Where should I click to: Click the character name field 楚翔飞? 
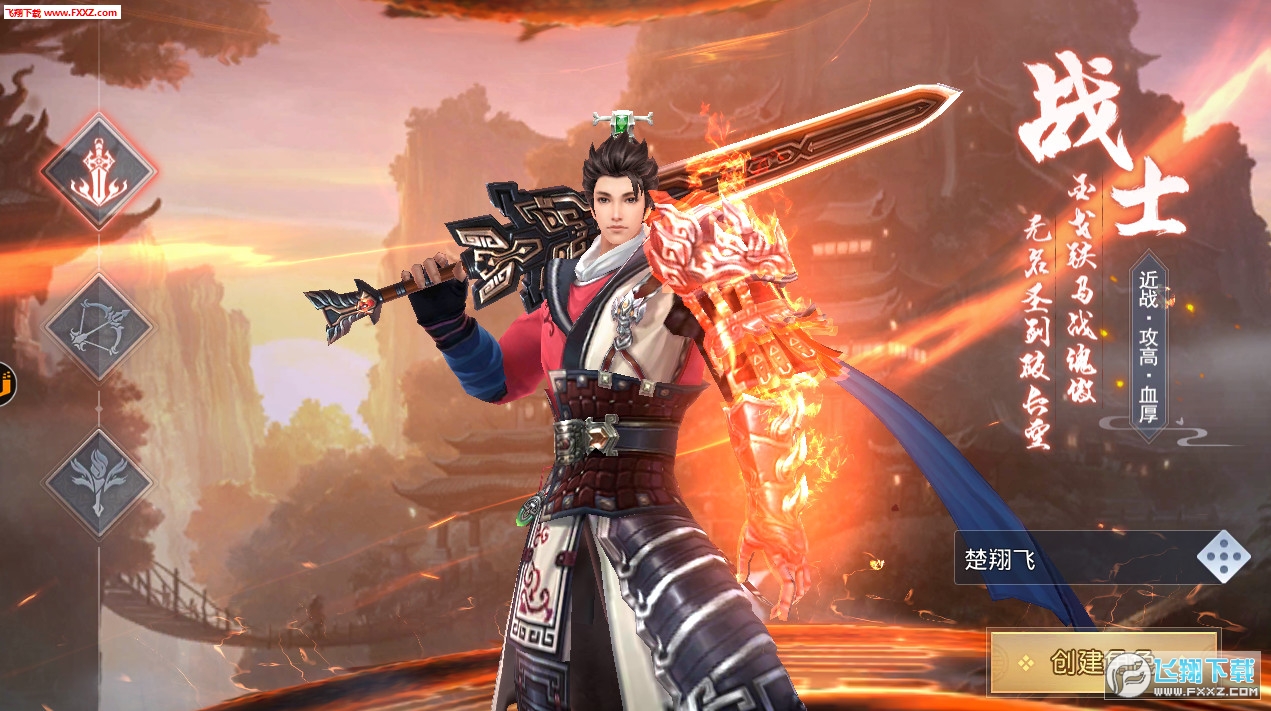pos(1075,558)
